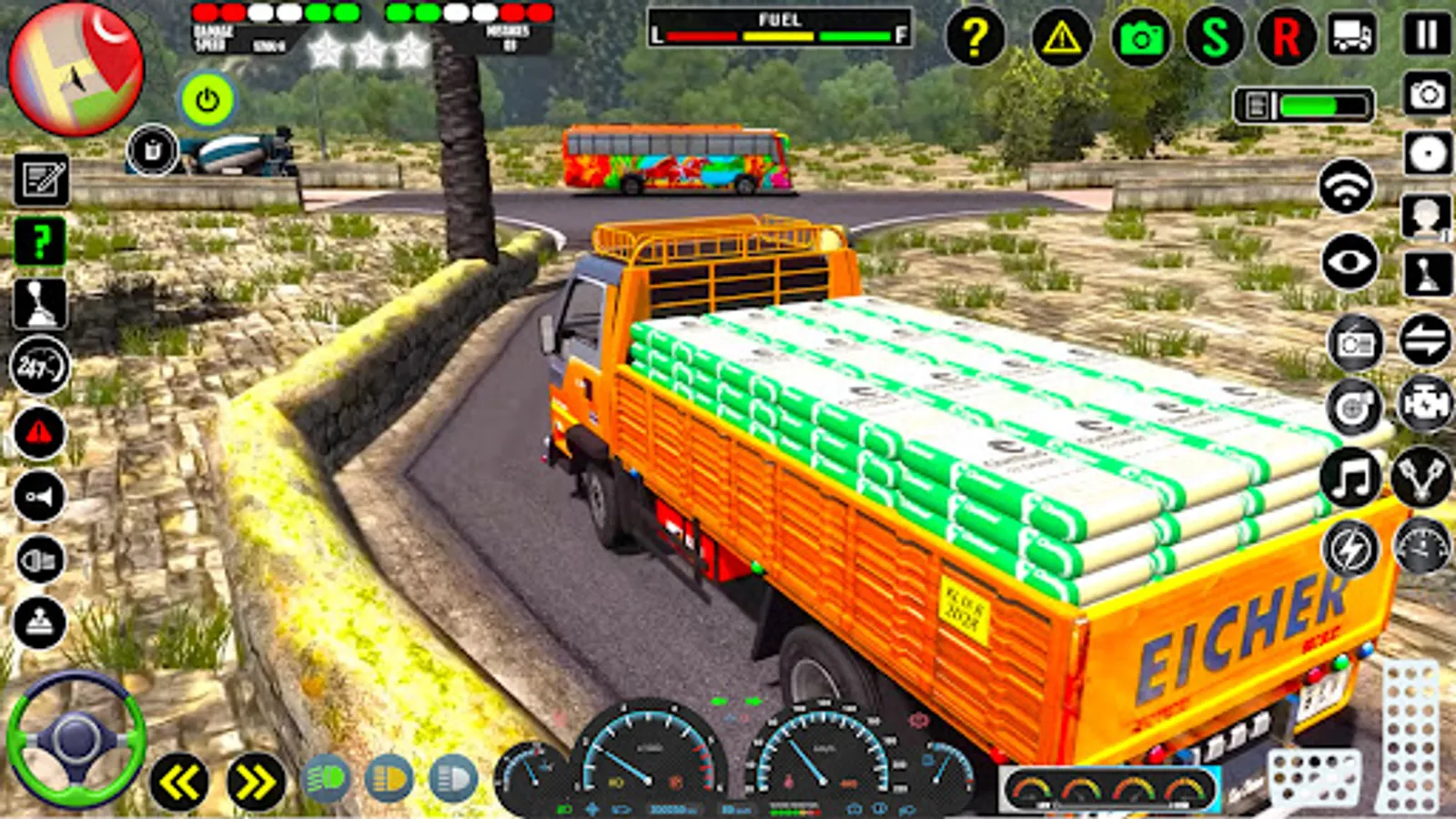
Task: Collapse controls with the double left arrows
Action: [x=177, y=778]
